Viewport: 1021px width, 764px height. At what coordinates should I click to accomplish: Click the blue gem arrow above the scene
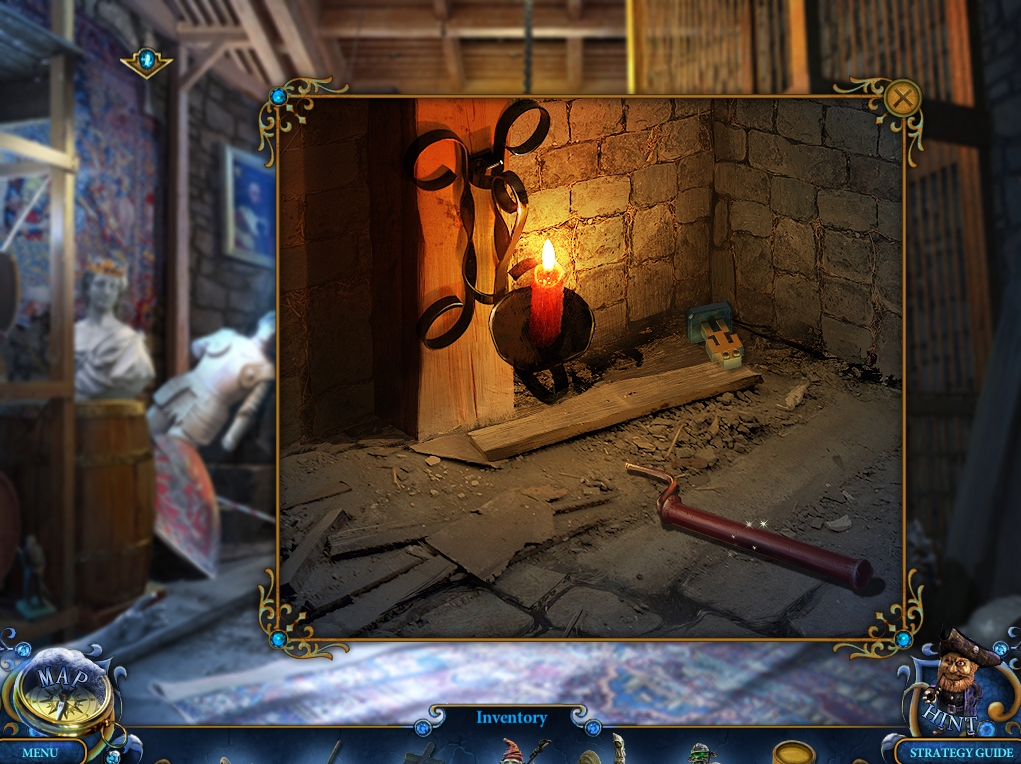[147, 60]
